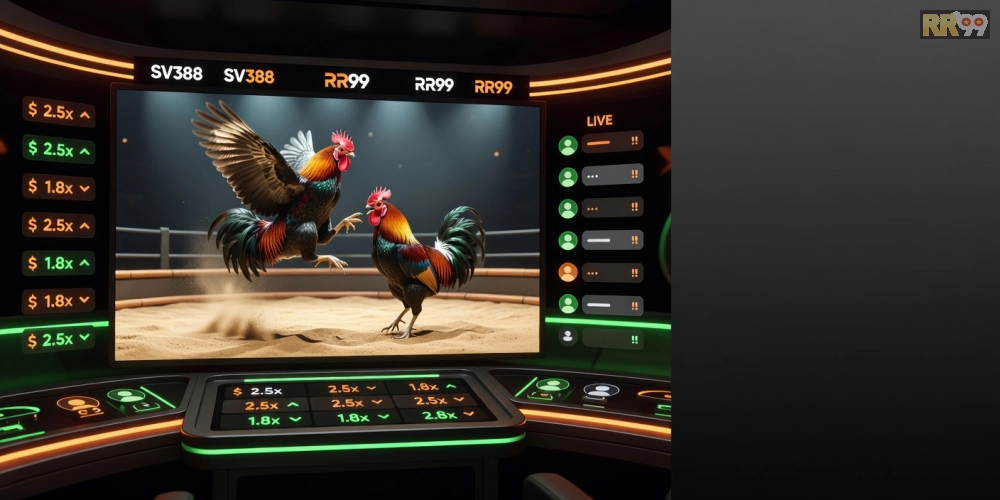1000x500 pixels.
Task: Choose the green 1.8x up-arrow odds on left
Action: point(59,263)
